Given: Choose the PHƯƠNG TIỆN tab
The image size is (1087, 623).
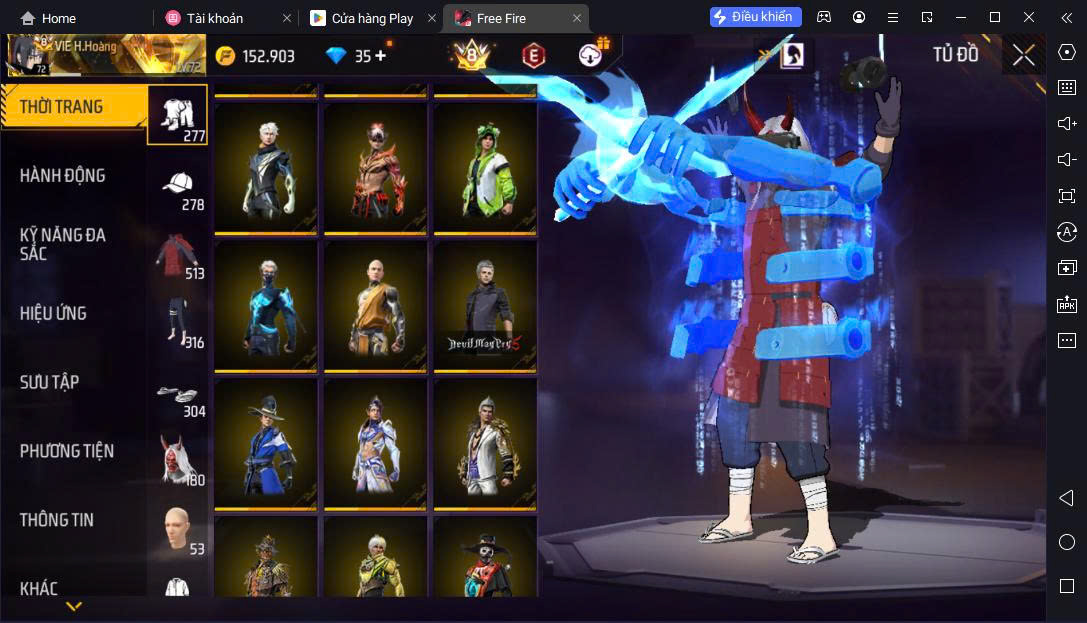Looking at the screenshot, I should 67,451.
